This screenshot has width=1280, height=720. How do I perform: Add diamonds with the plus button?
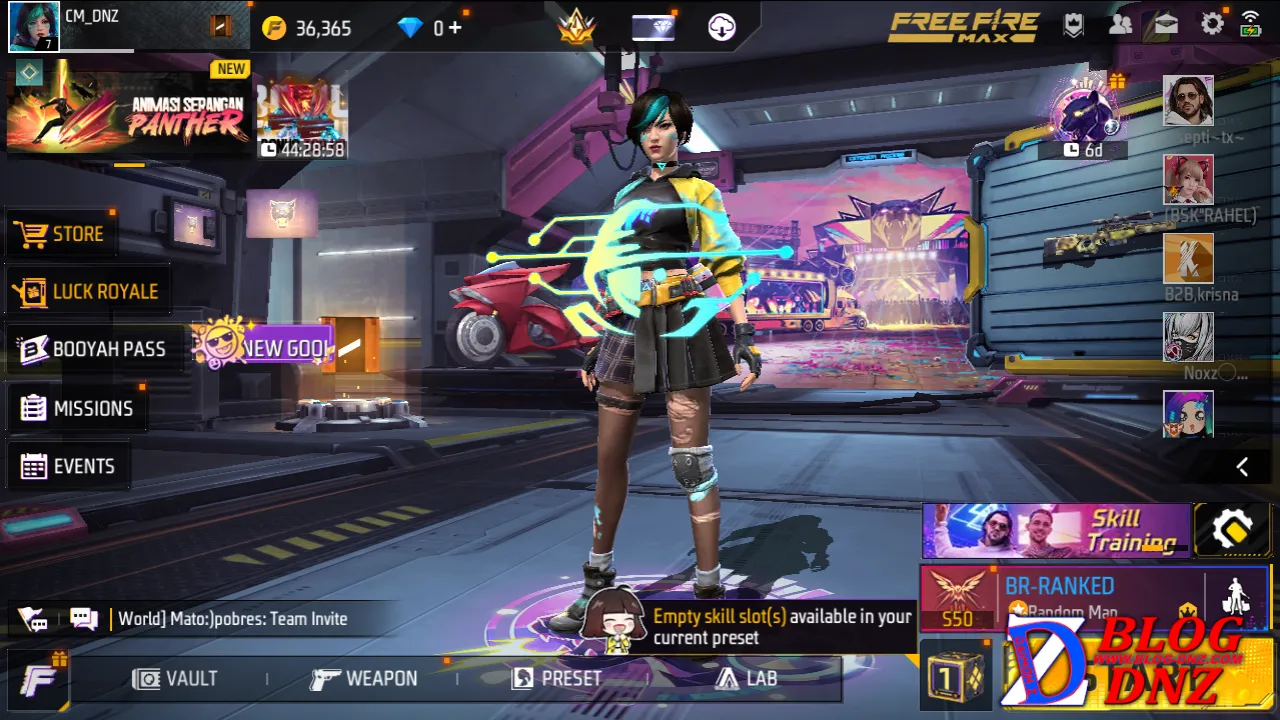pyautogui.click(x=455, y=28)
